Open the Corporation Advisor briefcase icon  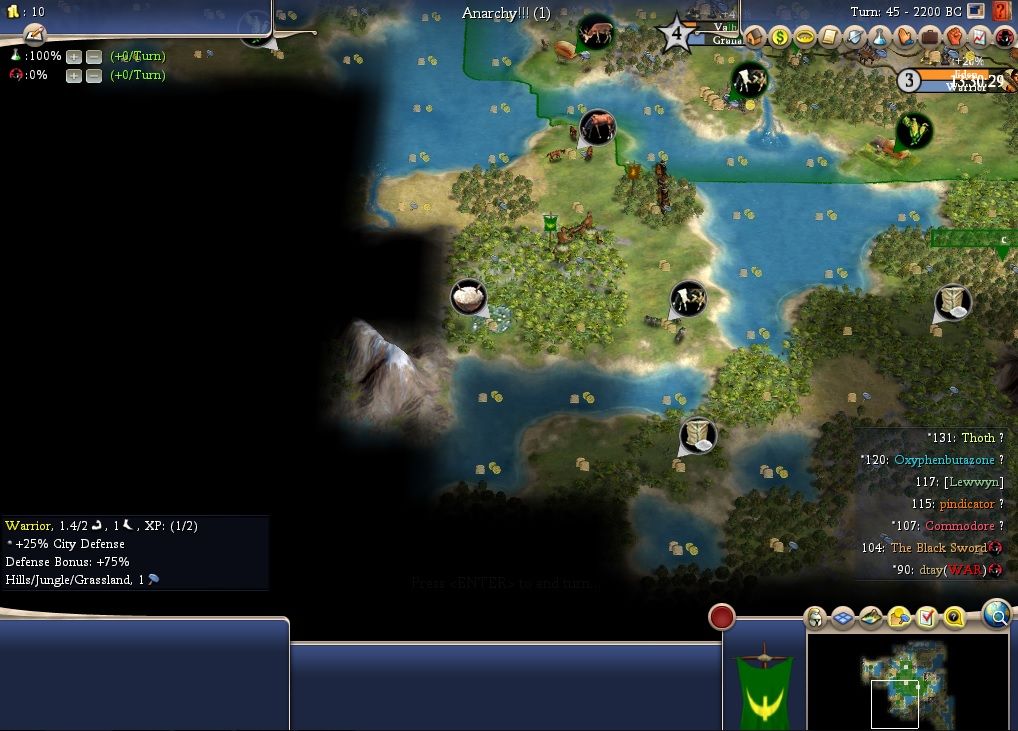[x=930, y=37]
